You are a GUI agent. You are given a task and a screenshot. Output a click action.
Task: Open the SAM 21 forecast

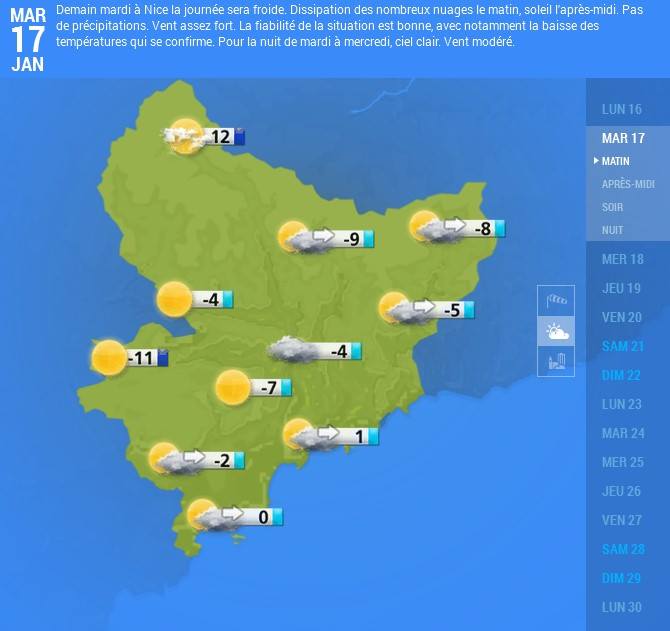[x=622, y=346]
